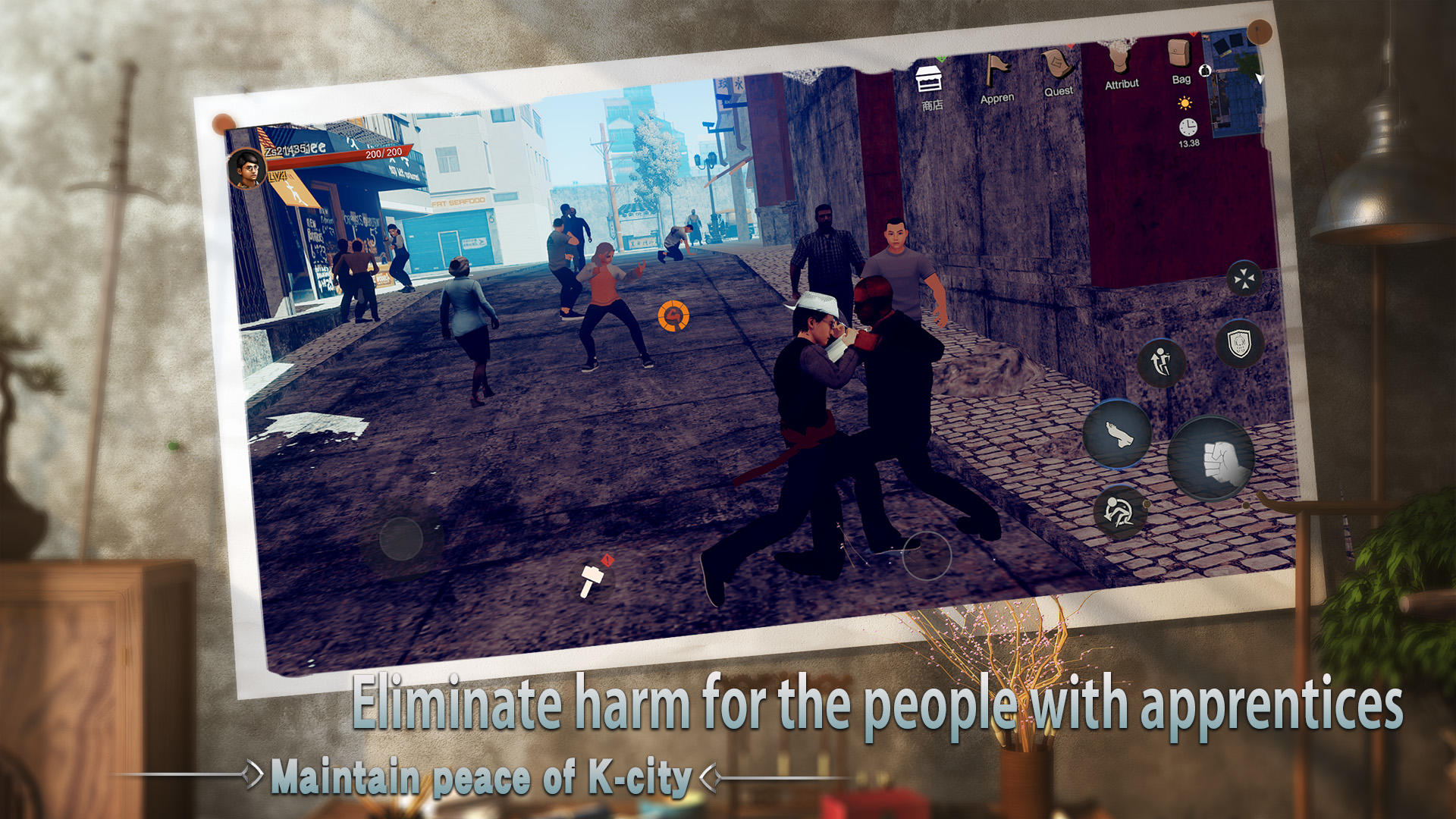This screenshot has width=1456, height=819.
Task: Open the 商店 shop icon
Action: pyautogui.click(x=928, y=80)
